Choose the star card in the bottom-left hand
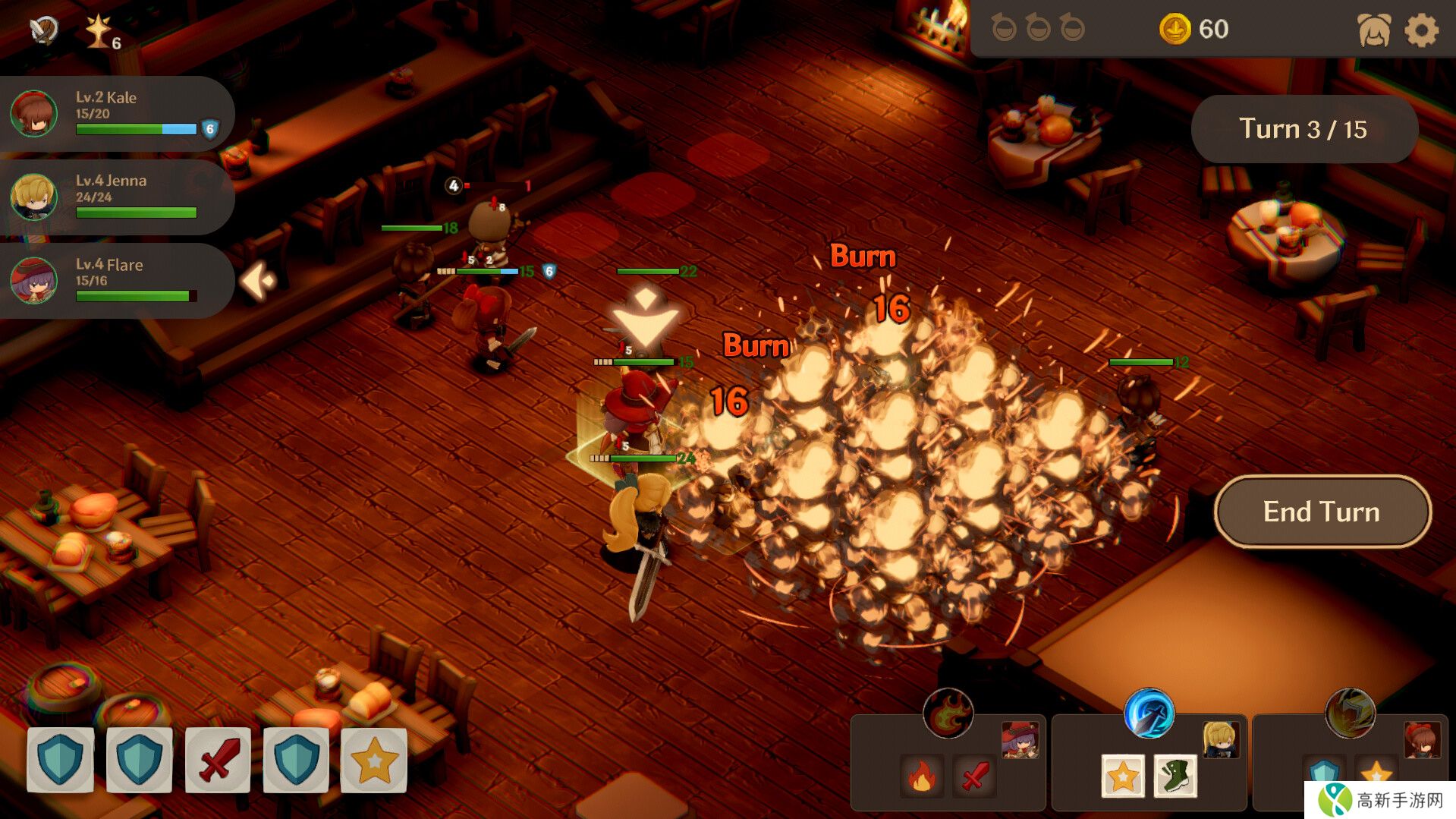 click(x=374, y=760)
